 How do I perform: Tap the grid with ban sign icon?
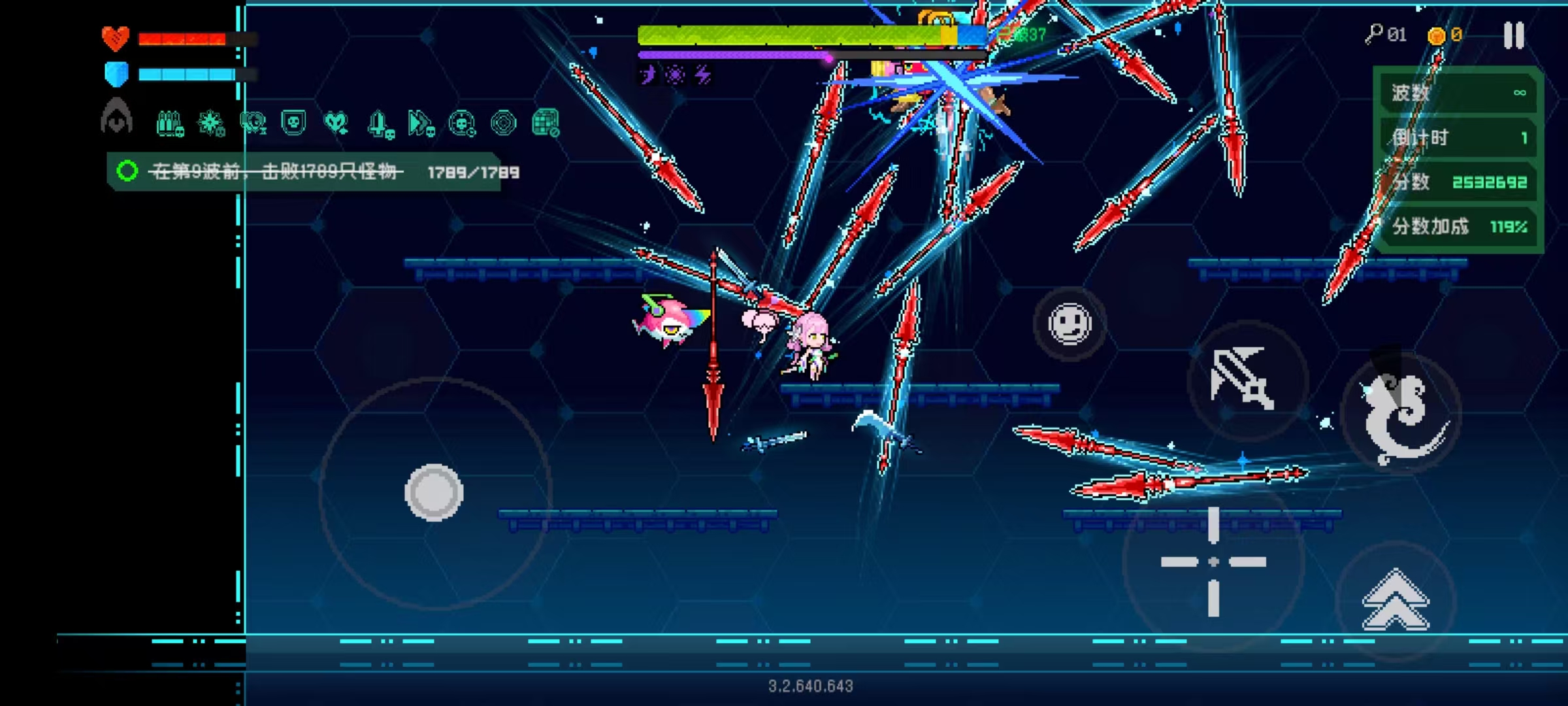point(546,122)
